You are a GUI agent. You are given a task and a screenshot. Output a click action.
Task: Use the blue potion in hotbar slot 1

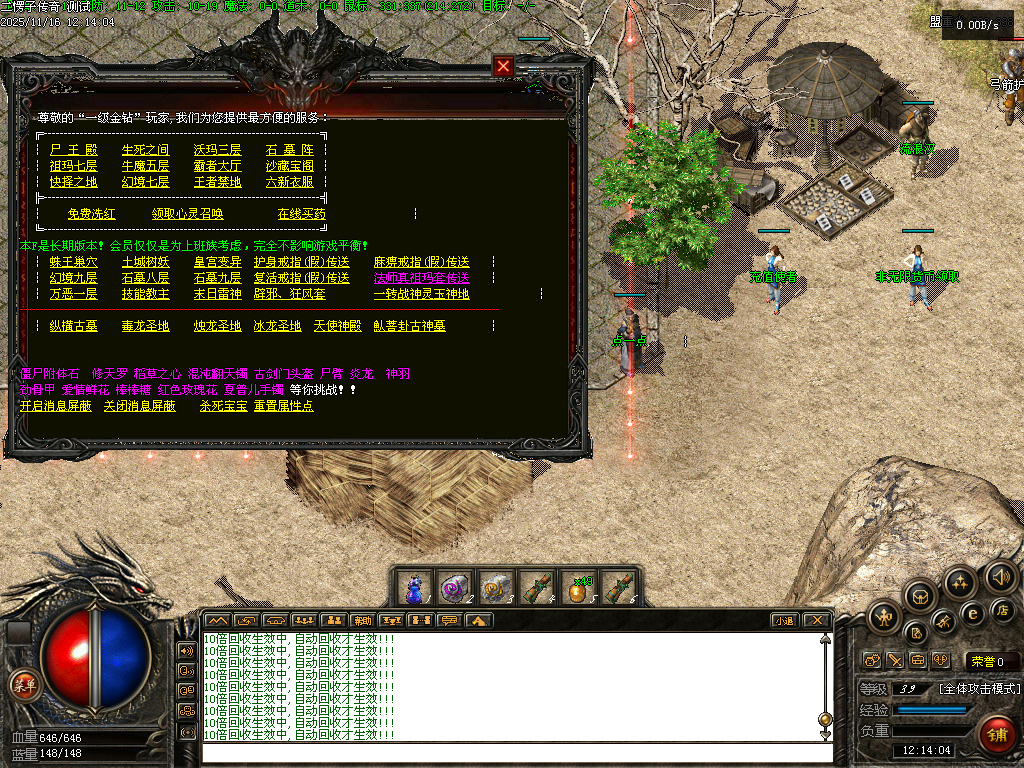coord(415,587)
